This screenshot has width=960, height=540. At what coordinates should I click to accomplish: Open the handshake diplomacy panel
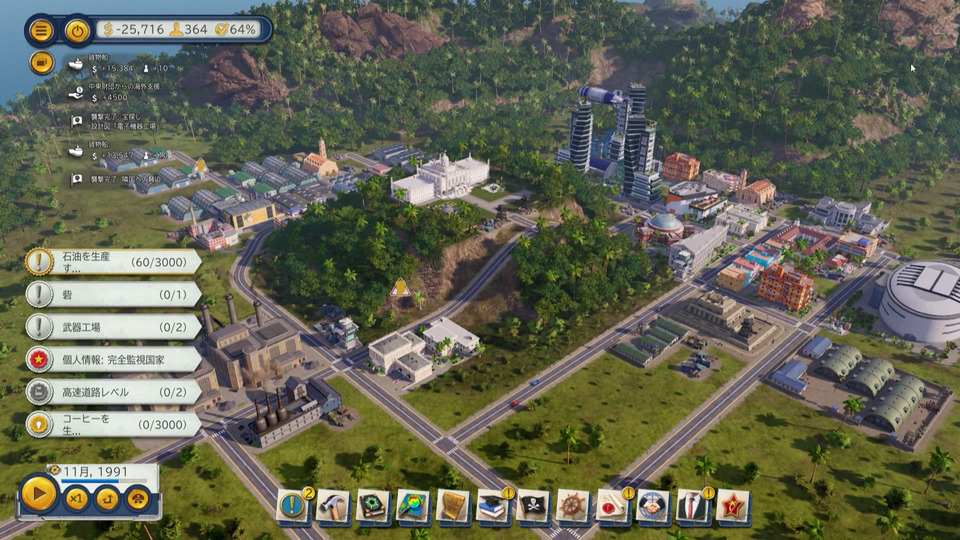point(653,506)
